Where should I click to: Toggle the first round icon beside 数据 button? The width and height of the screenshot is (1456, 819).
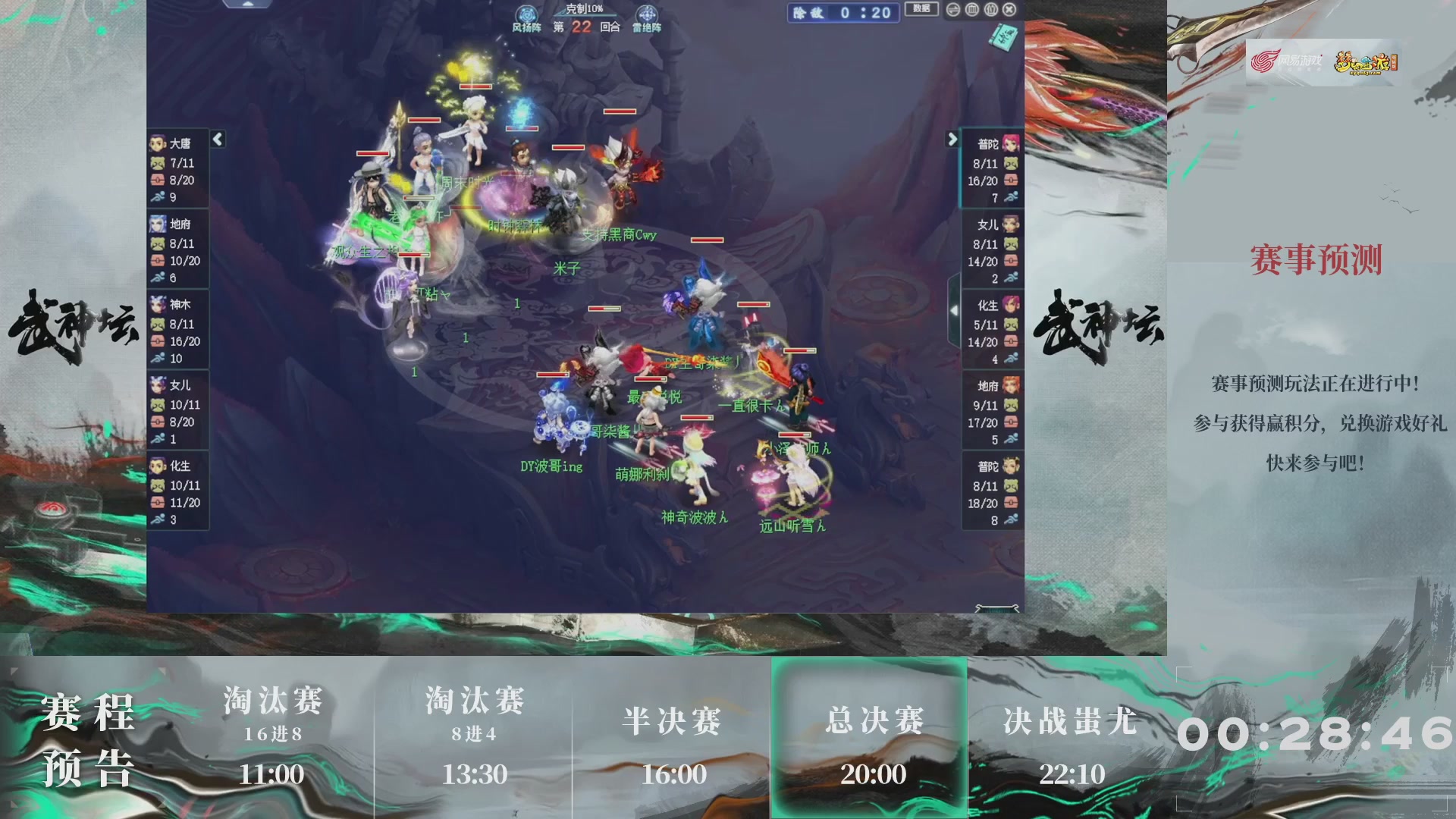coord(952,9)
